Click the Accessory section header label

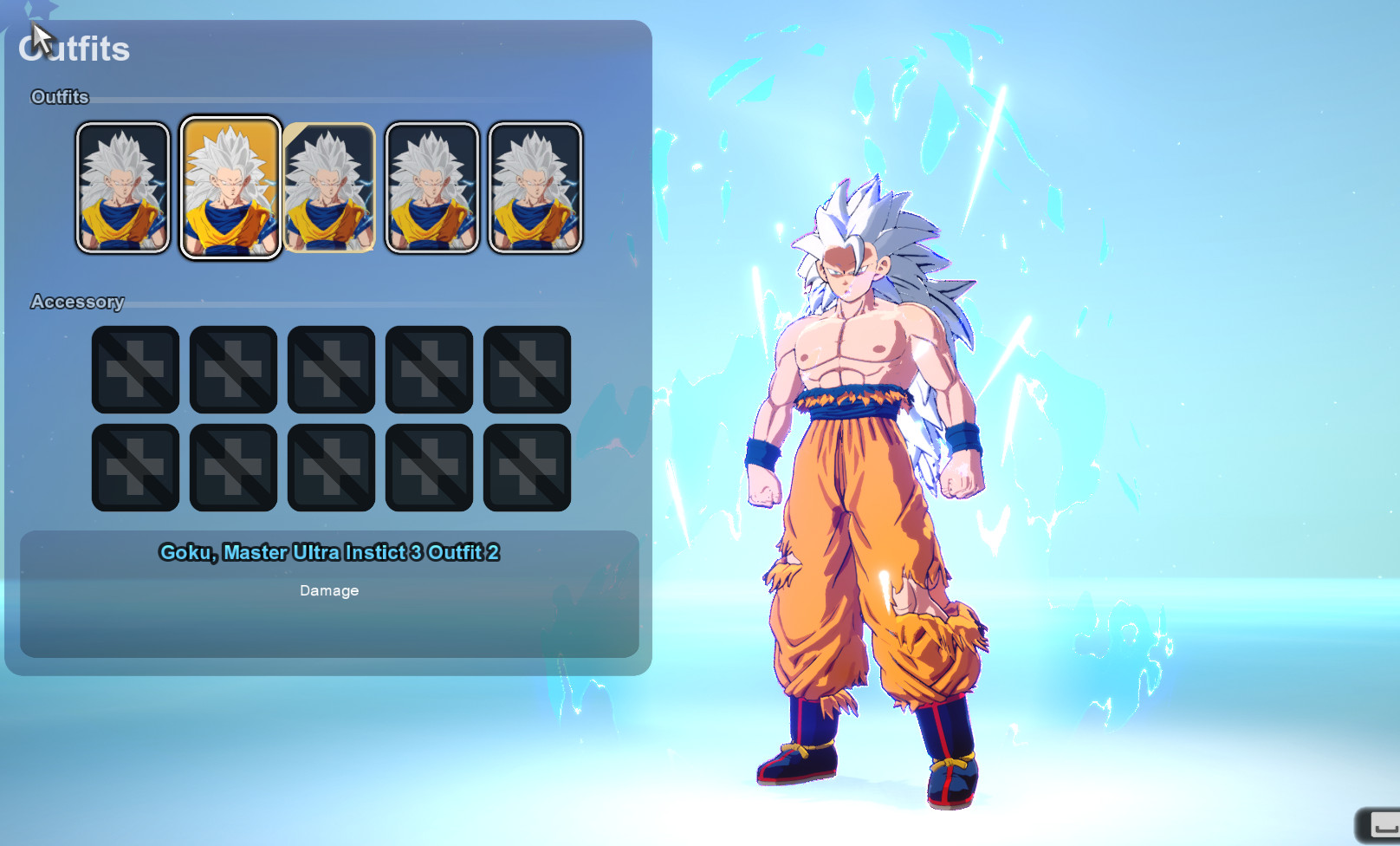coord(79,302)
